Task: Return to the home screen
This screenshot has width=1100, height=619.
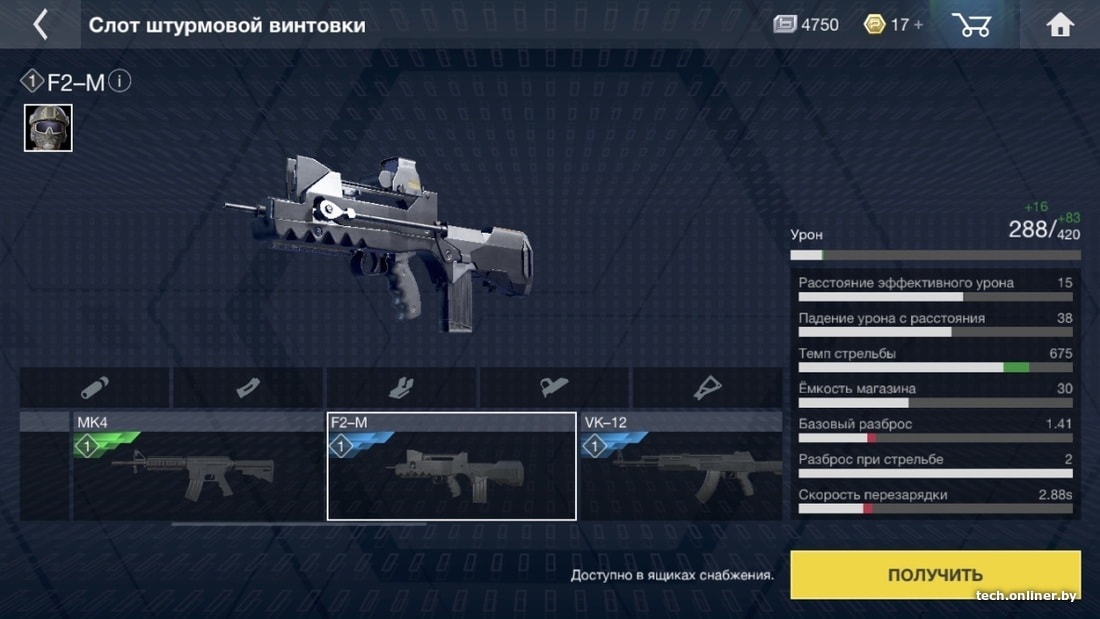Action: click(x=1060, y=25)
